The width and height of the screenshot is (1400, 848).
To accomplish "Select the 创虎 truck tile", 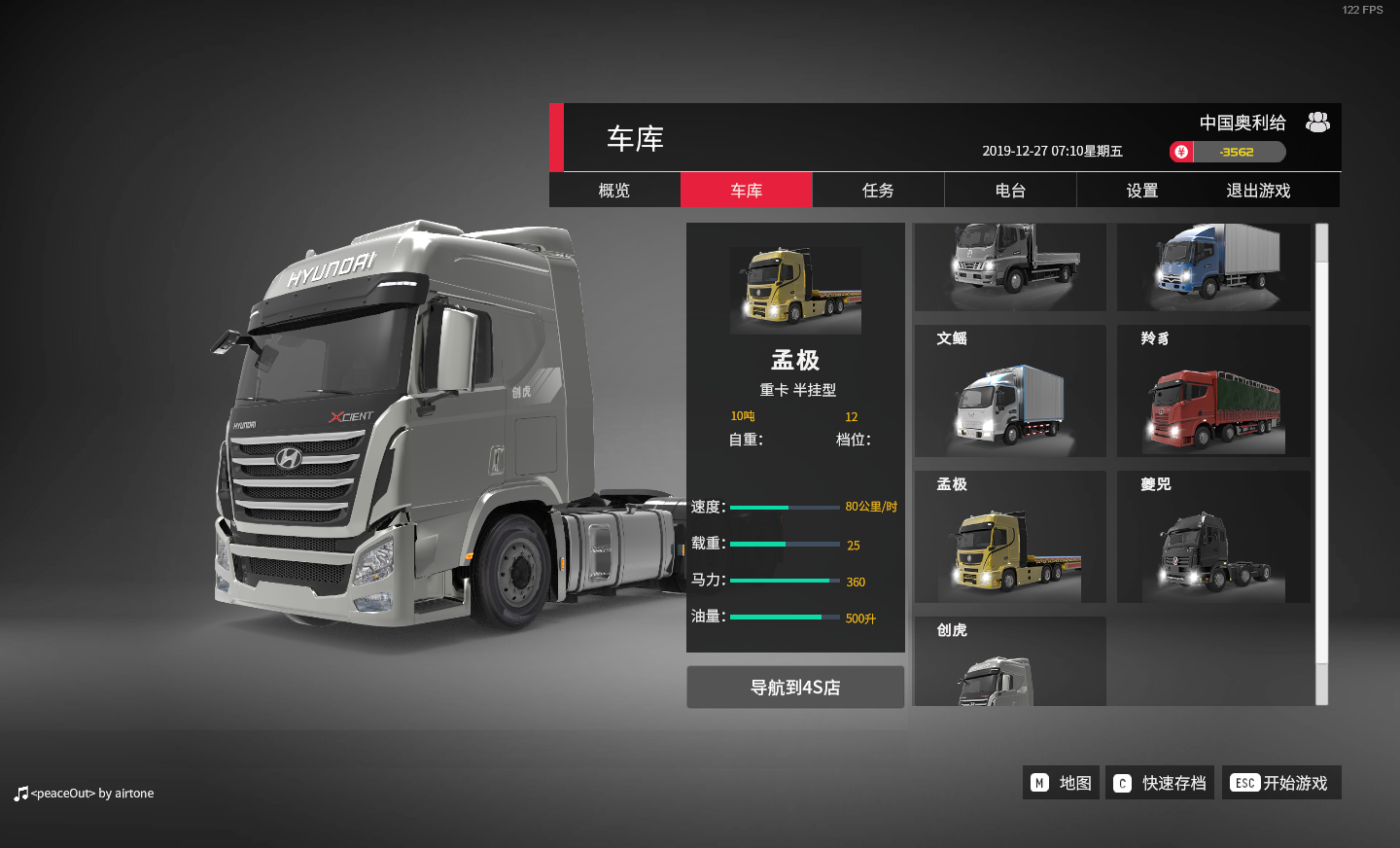I will point(1010,662).
